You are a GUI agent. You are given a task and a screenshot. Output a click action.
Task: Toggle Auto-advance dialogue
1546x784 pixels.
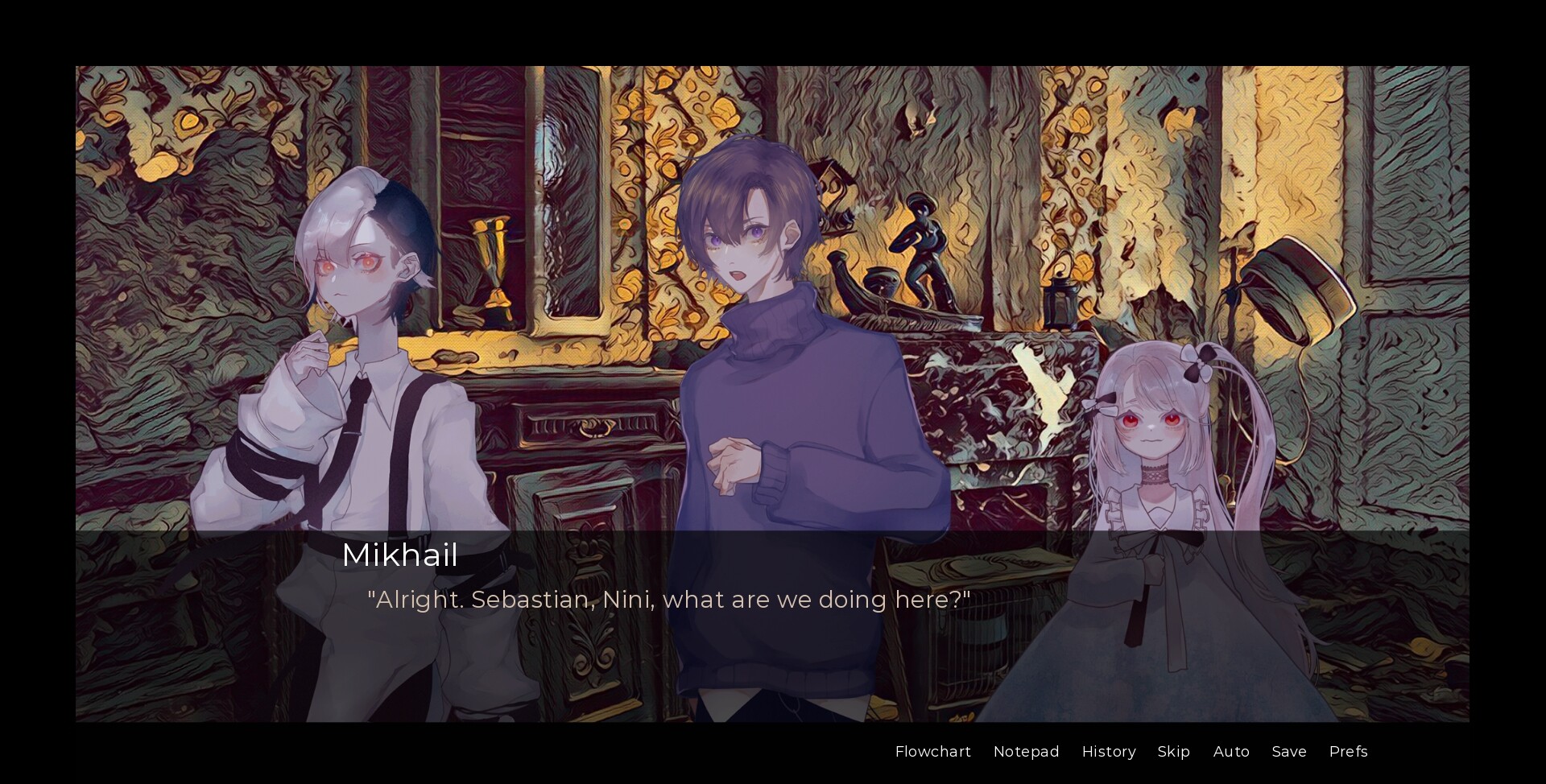tap(1231, 752)
